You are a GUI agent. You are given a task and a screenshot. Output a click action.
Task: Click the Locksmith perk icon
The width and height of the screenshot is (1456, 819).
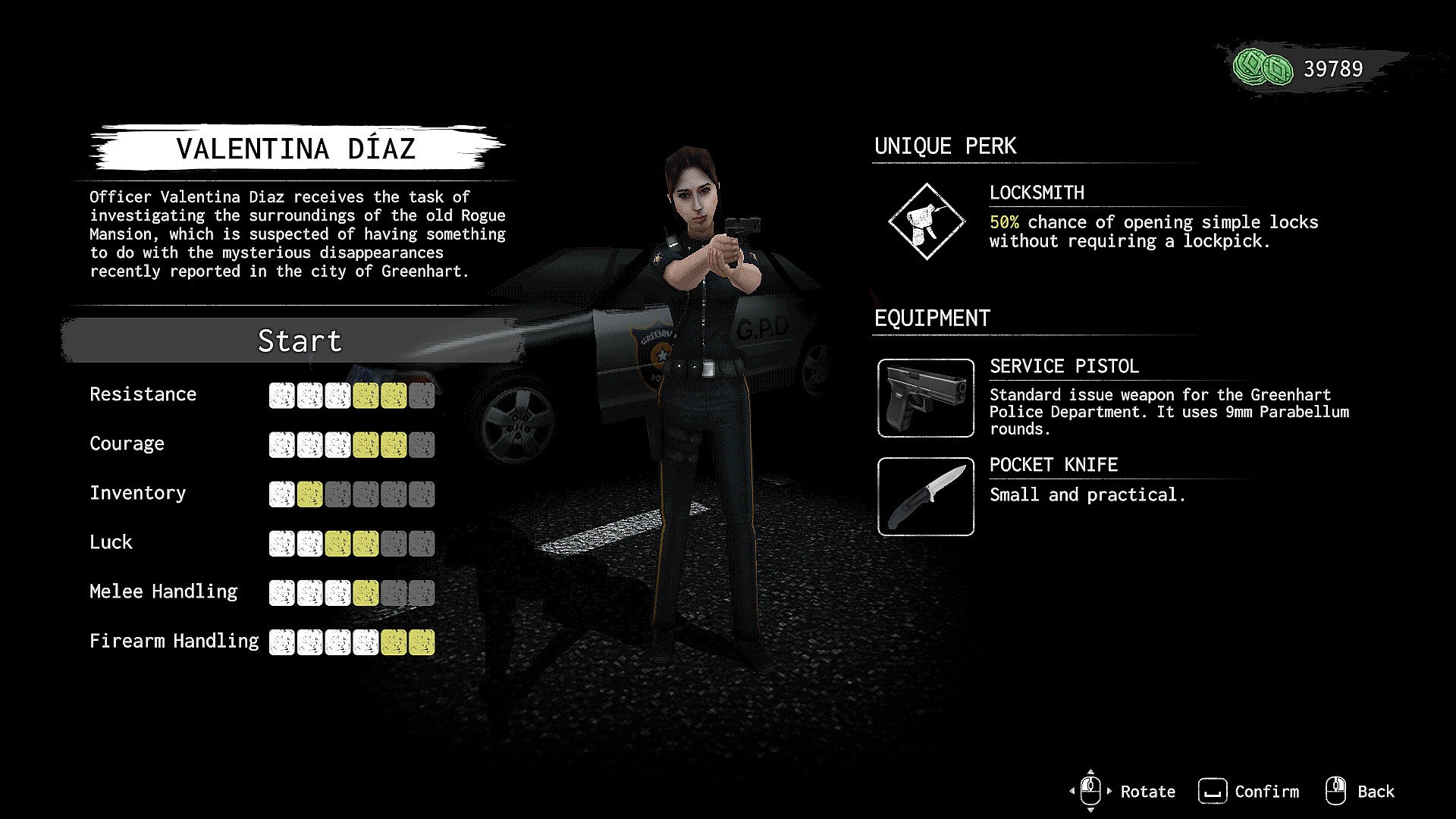click(926, 221)
